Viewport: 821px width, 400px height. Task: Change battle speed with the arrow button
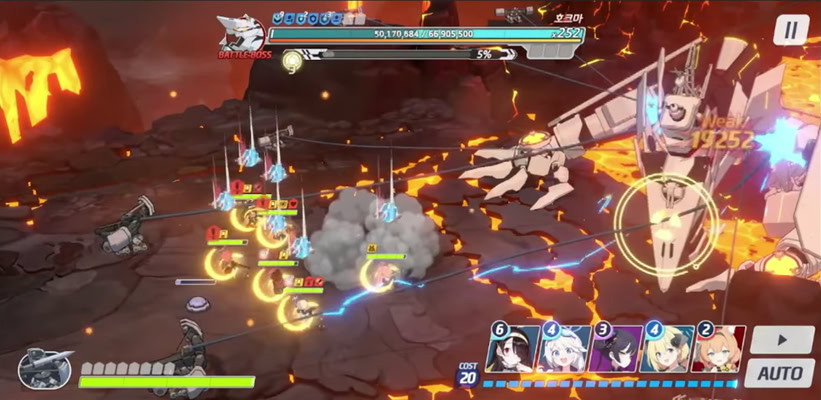pos(781,340)
